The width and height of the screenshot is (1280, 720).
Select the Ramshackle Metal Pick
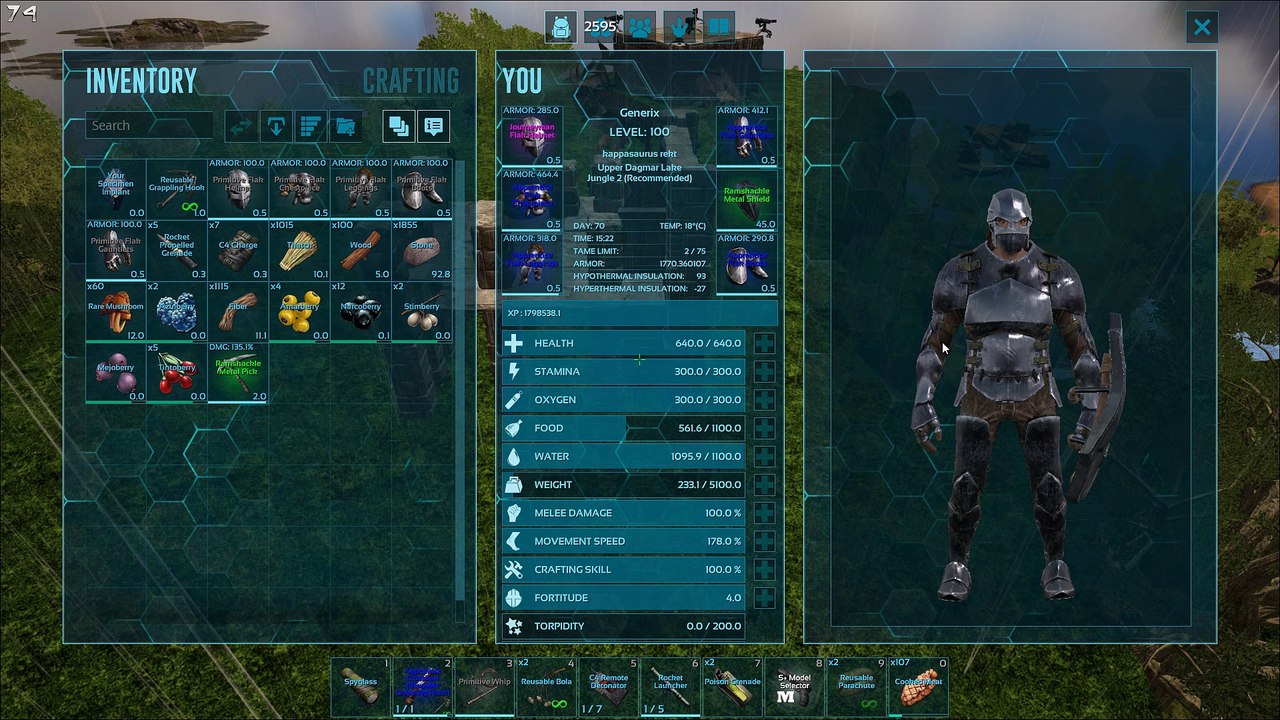coord(238,373)
